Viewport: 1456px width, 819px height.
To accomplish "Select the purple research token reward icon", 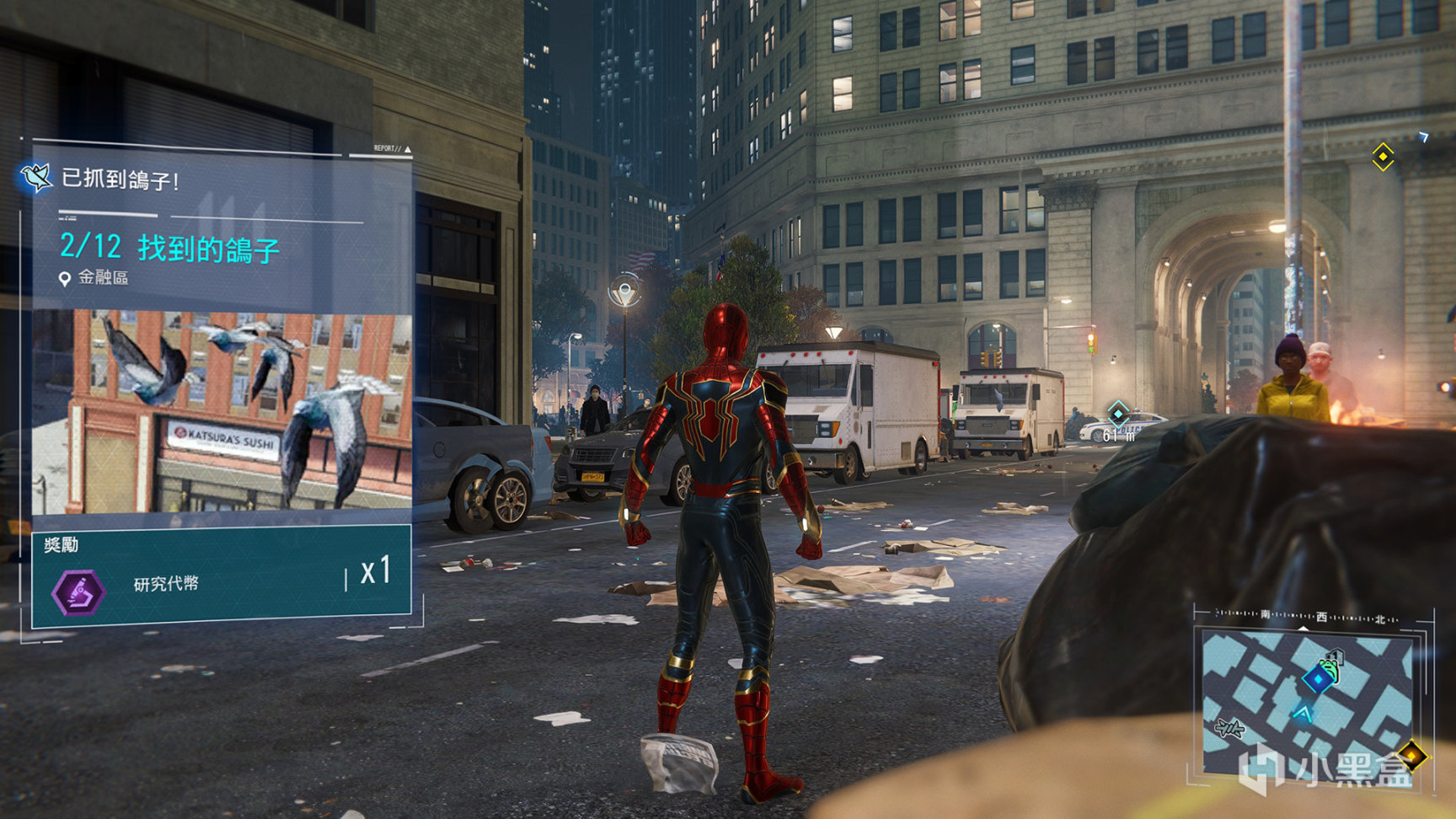I will (78, 591).
